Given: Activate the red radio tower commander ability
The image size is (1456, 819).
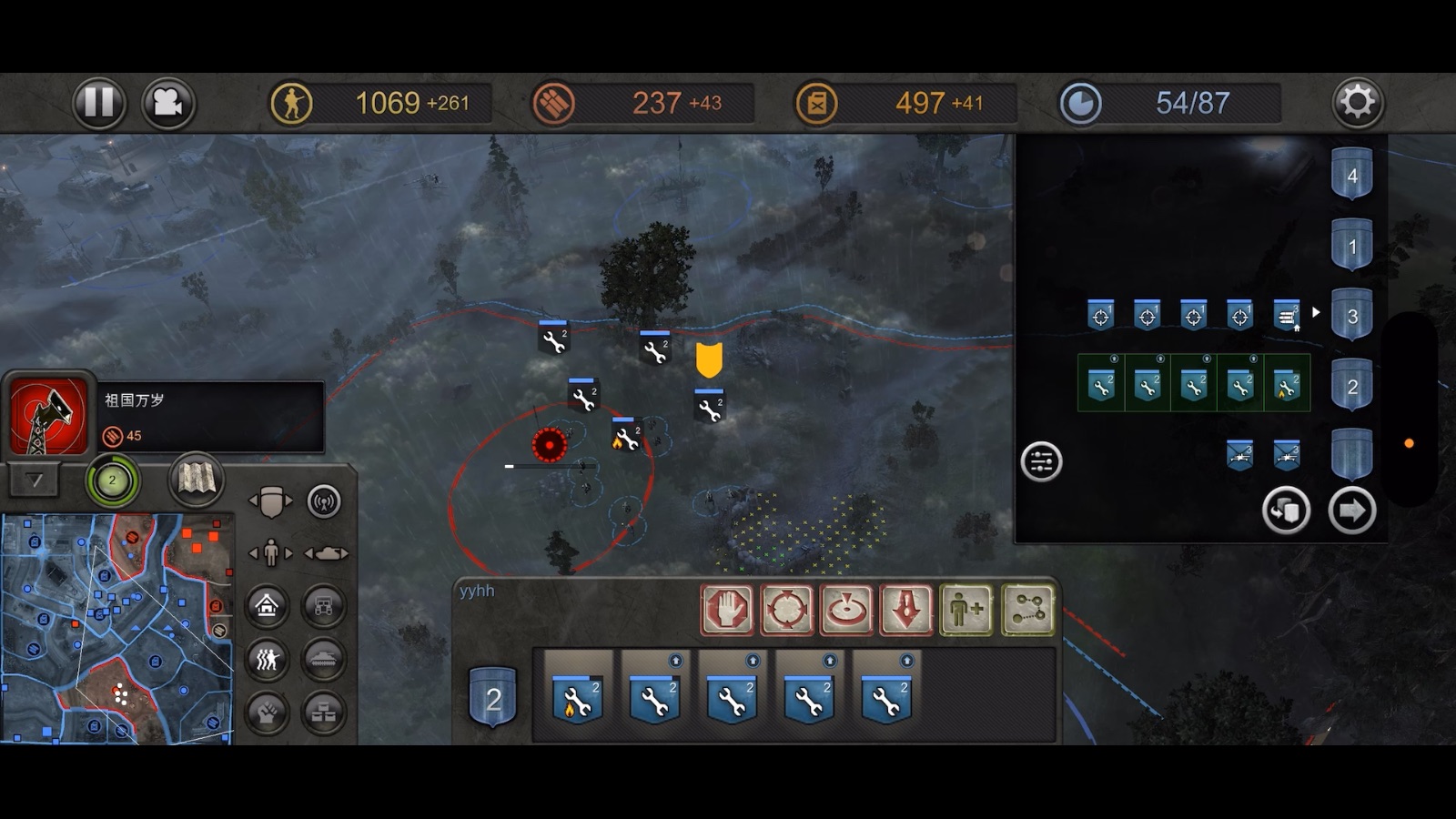Looking at the screenshot, I should [x=47, y=417].
